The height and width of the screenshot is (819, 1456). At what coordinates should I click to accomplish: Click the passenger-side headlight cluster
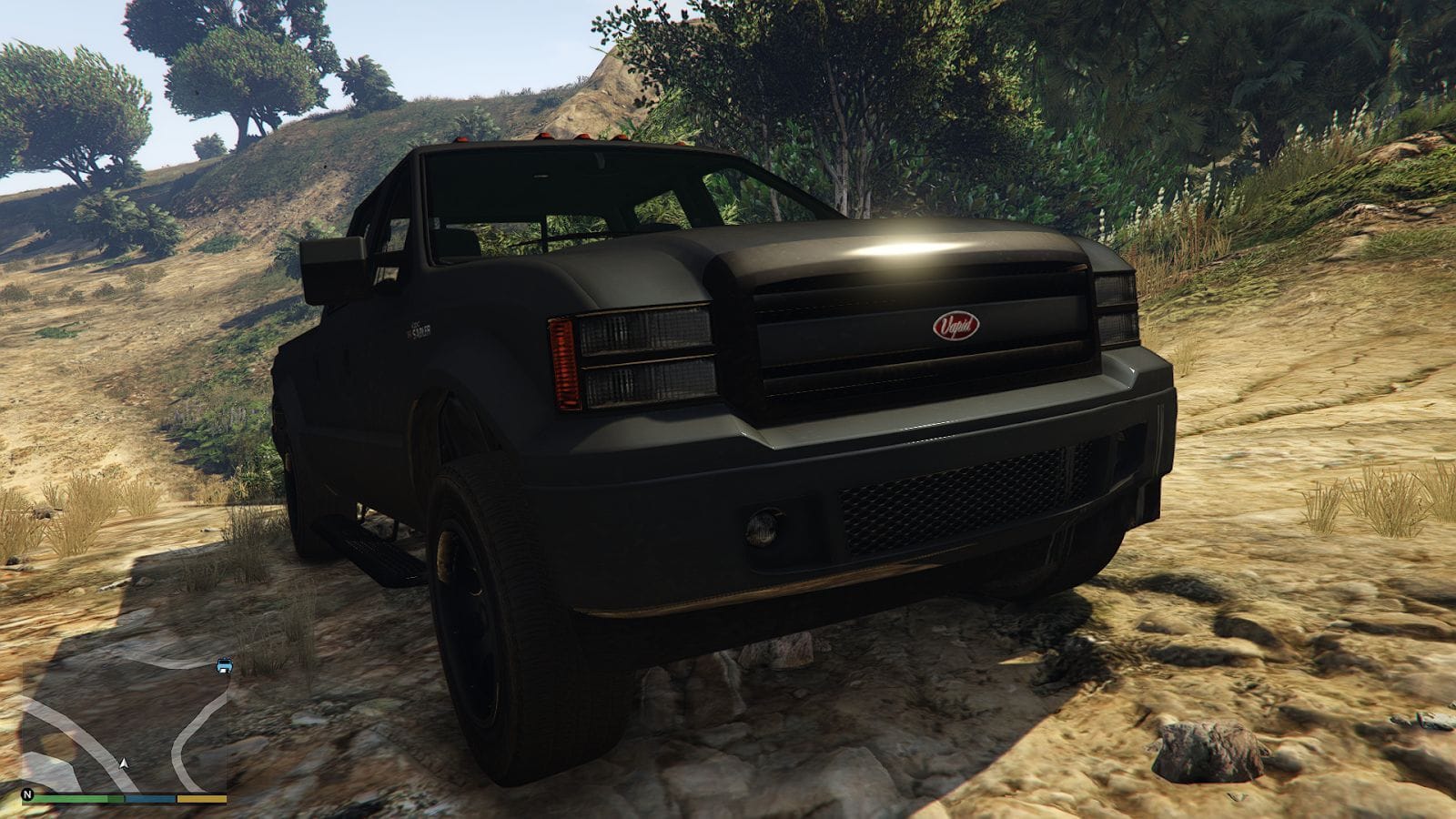(x=1115, y=305)
